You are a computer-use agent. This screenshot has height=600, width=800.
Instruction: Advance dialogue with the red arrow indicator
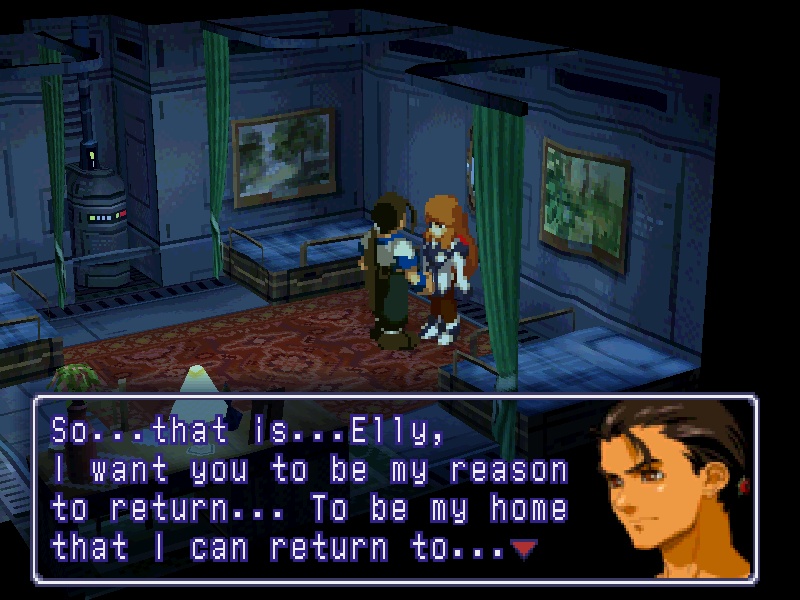pyautogui.click(x=521, y=547)
